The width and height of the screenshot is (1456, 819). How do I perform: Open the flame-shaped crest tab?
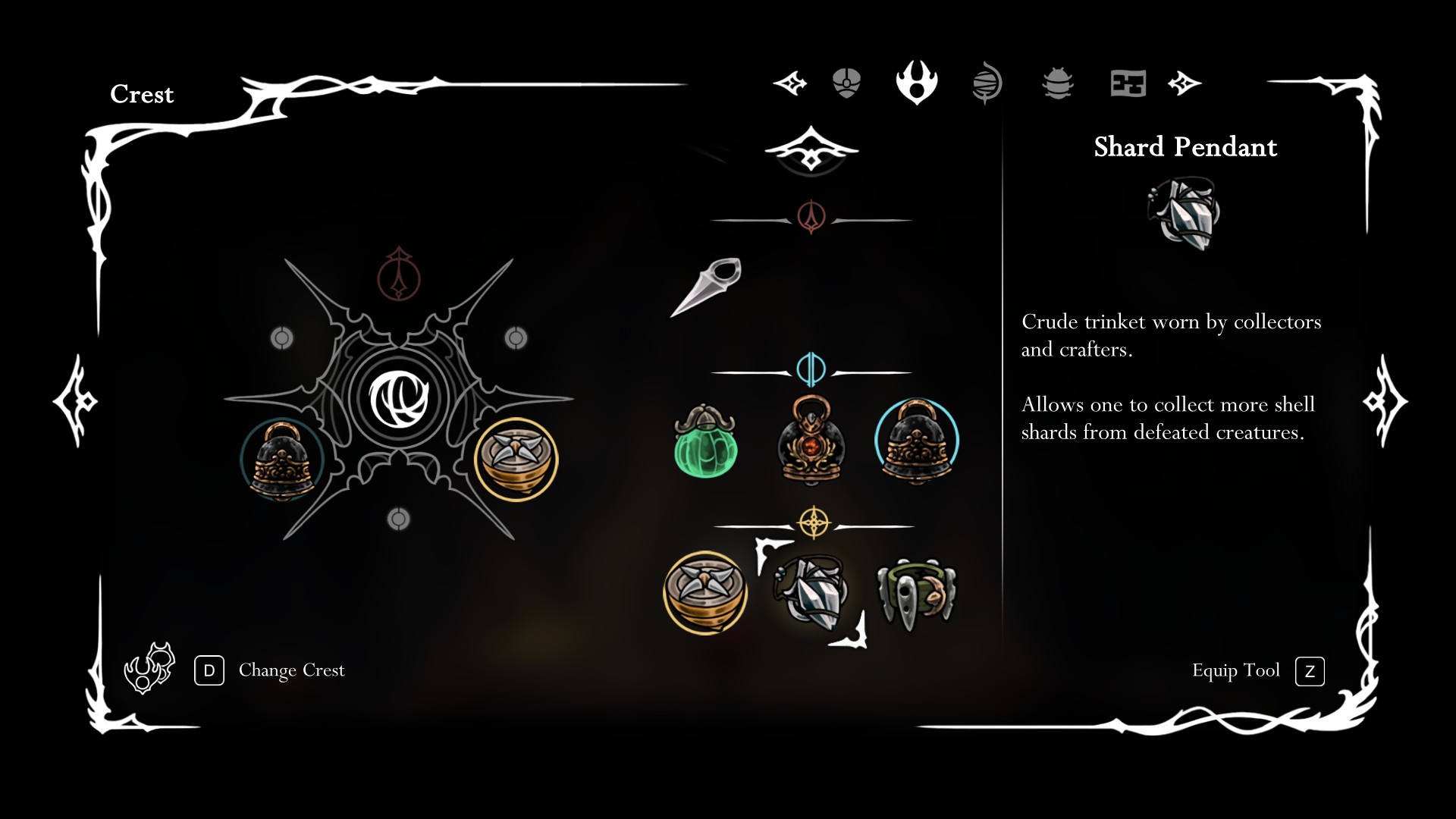pyautogui.click(x=917, y=82)
